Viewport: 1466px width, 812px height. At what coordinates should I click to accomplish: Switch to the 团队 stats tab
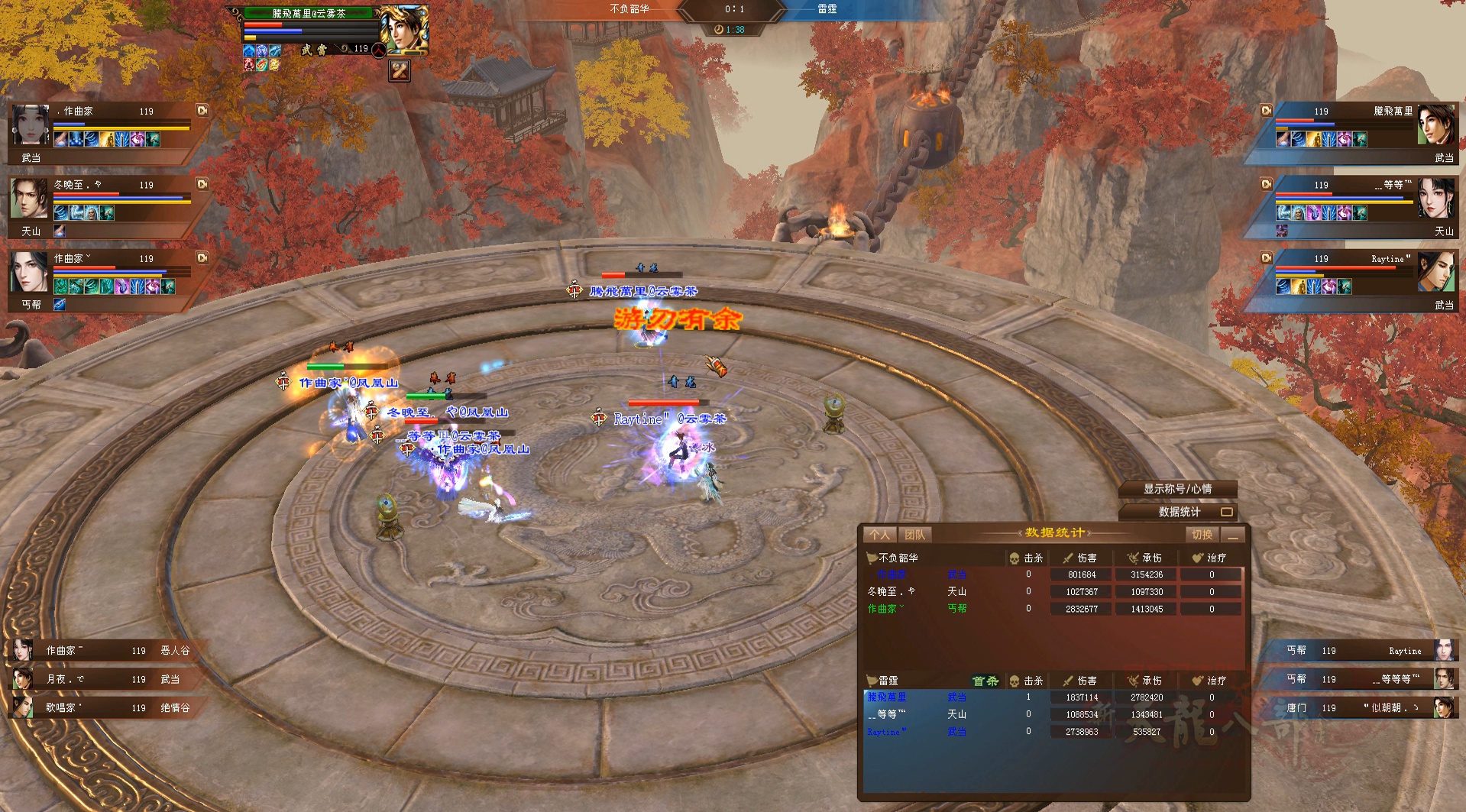click(914, 535)
